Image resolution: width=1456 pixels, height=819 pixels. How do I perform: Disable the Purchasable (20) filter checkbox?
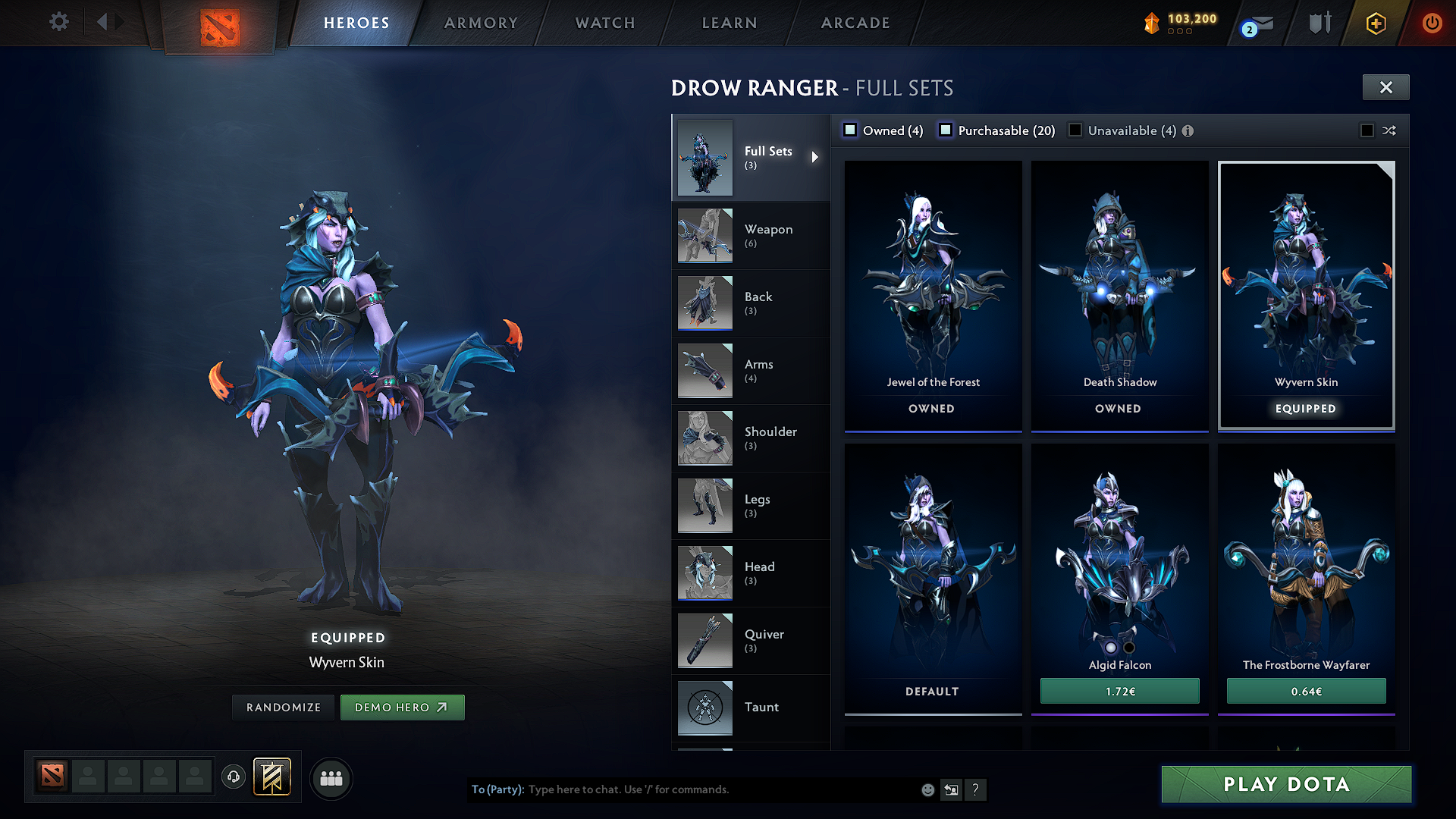[946, 130]
